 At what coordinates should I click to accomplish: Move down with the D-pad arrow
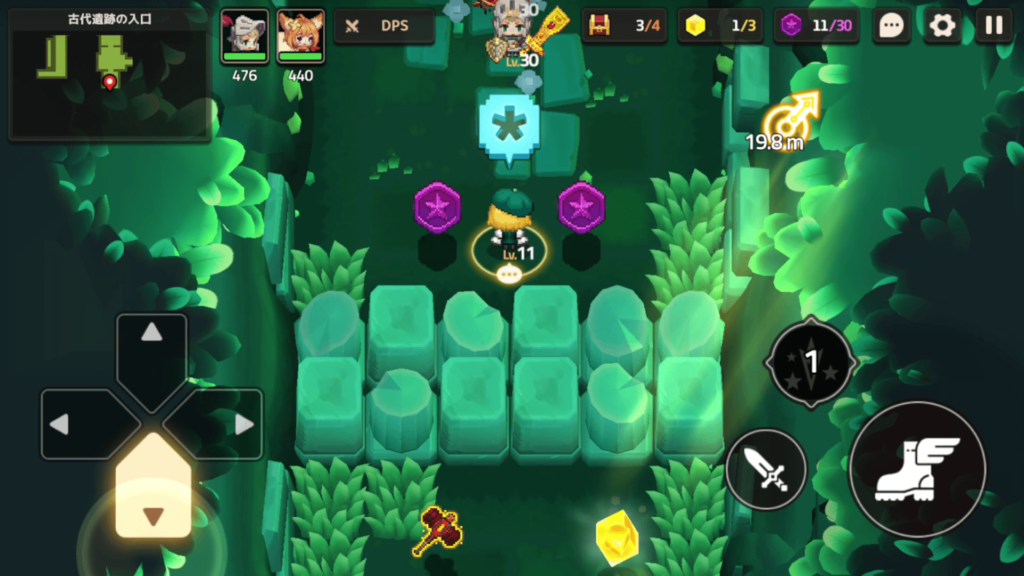[x=152, y=500]
